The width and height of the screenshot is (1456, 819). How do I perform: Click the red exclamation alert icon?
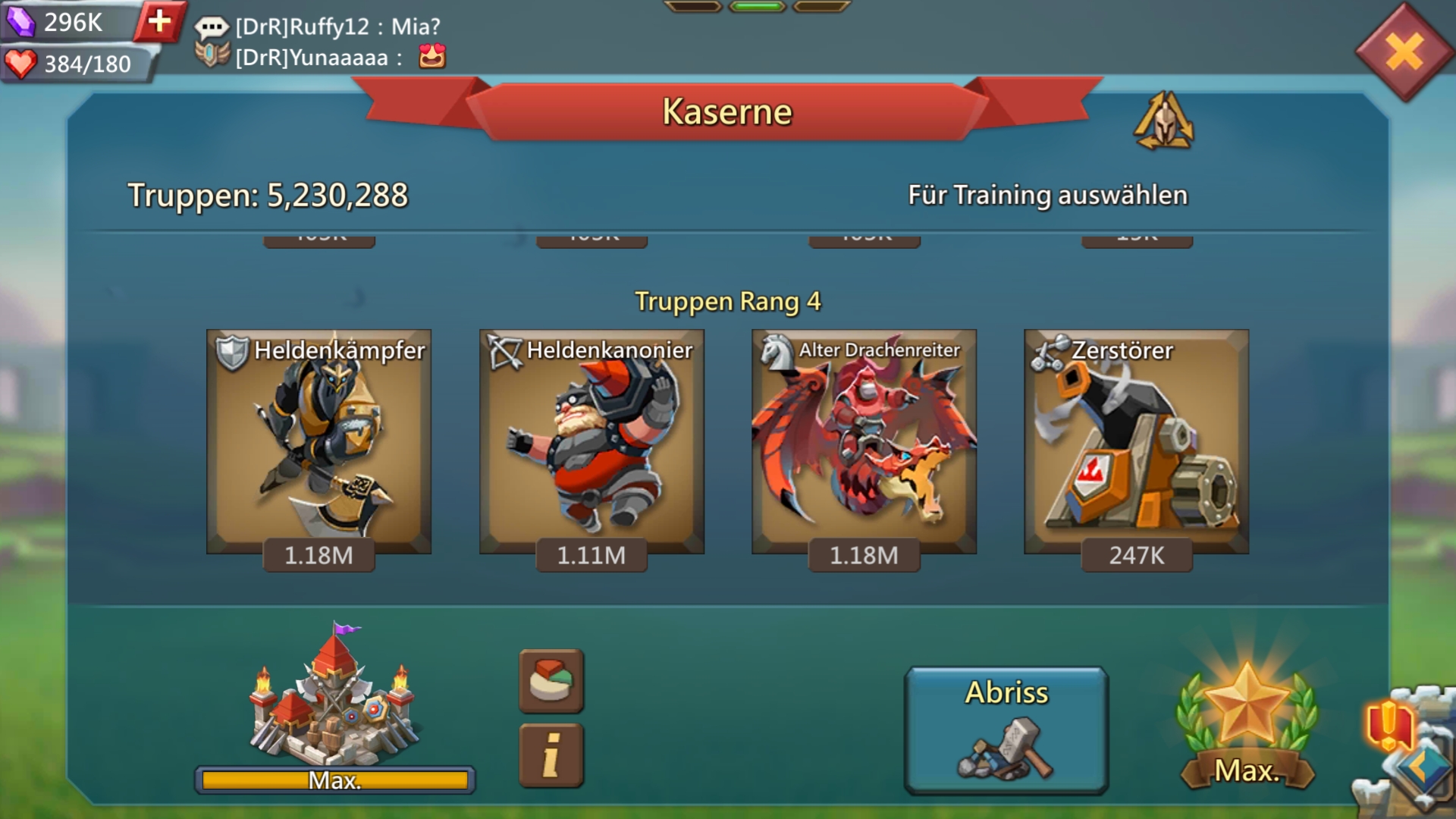pyautogui.click(x=1388, y=724)
